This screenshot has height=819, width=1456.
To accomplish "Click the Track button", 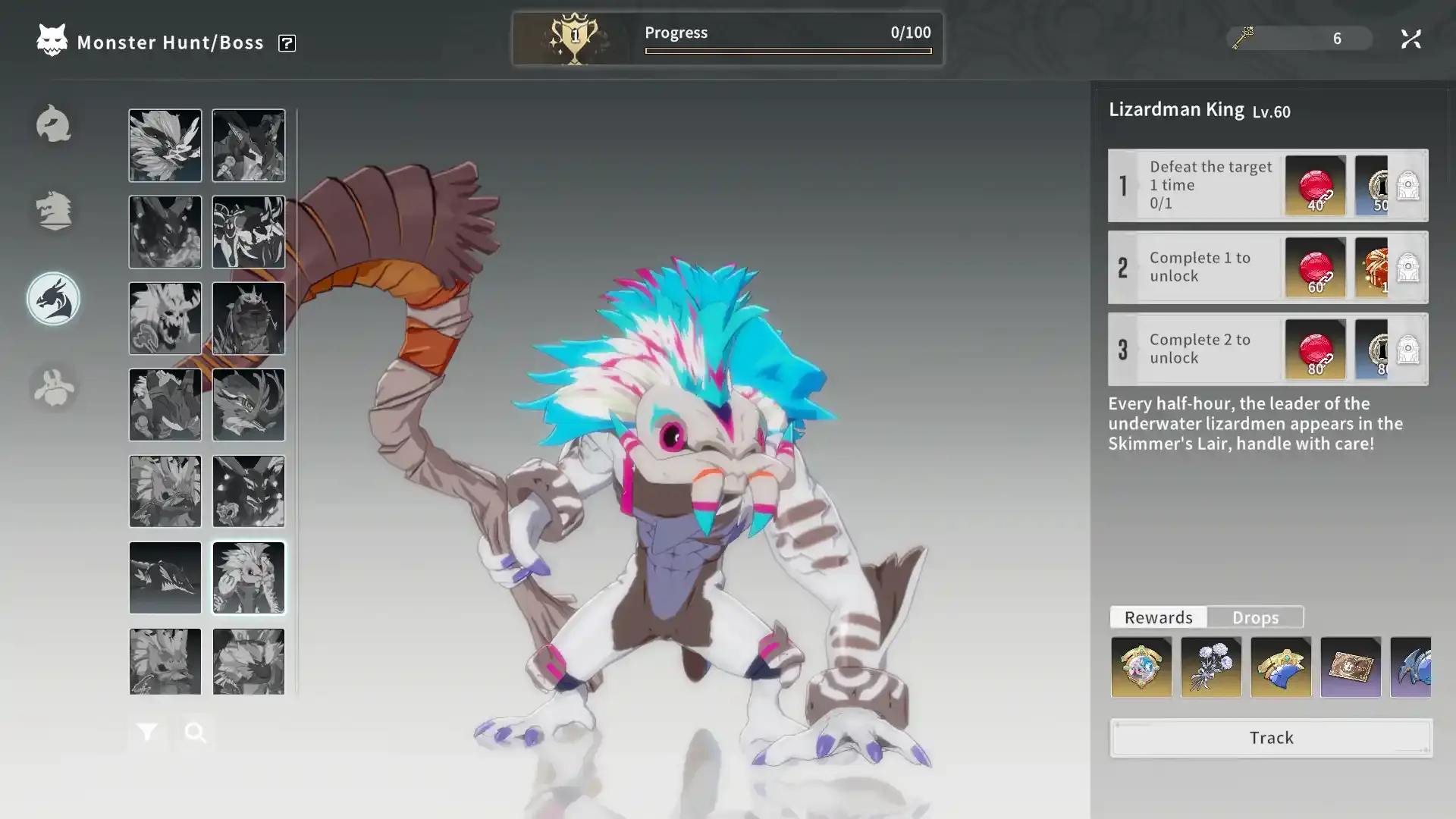I will point(1271,738).
